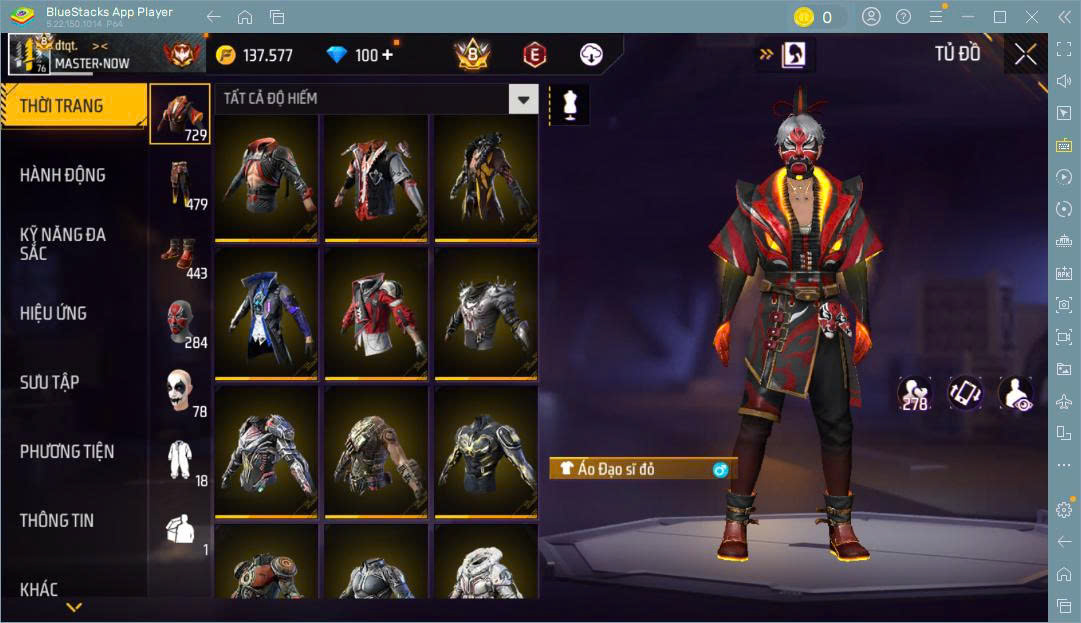Add diamonds using the plus button
The width and height of the screenshot is (1081, 623).
[388, 55]
